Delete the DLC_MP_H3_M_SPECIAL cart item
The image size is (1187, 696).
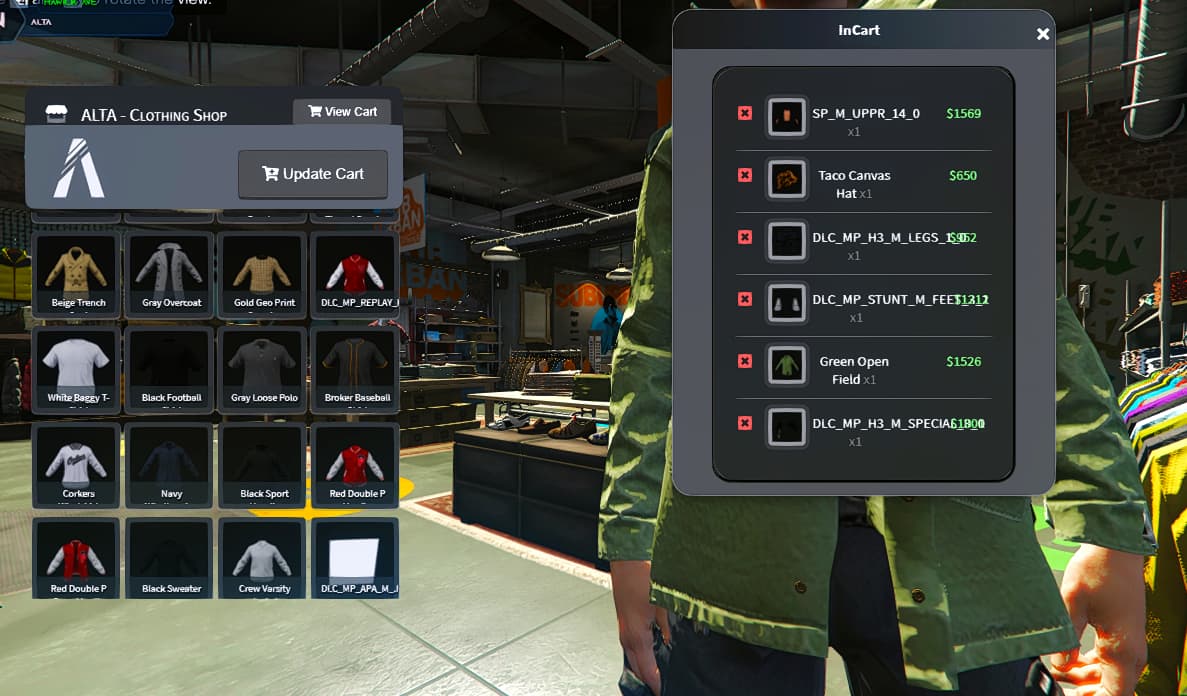click(x=745, y=423)
